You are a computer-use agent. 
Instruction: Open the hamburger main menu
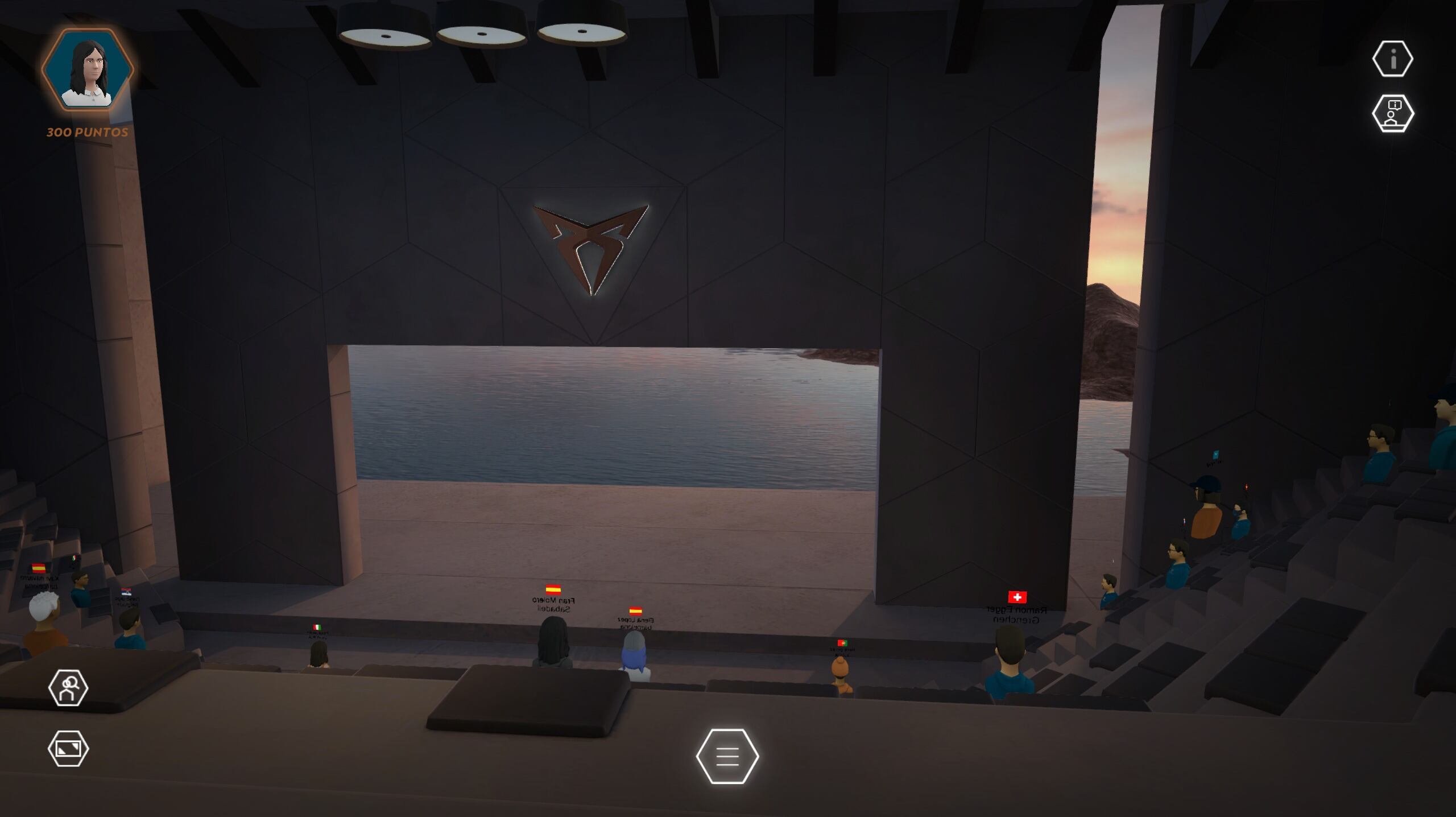(x=727, y=756)
